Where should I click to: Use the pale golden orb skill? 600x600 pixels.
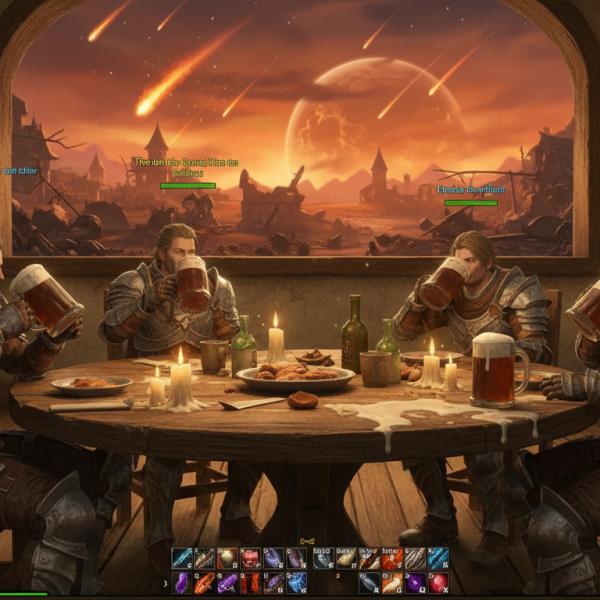227,558
